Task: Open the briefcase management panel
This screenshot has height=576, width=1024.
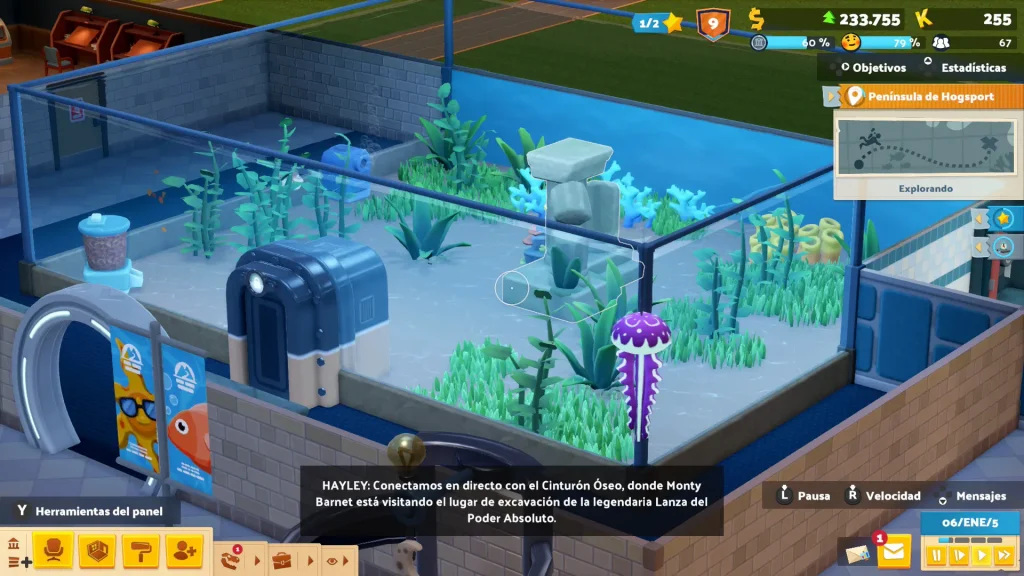Action: [x=283, y=560]
